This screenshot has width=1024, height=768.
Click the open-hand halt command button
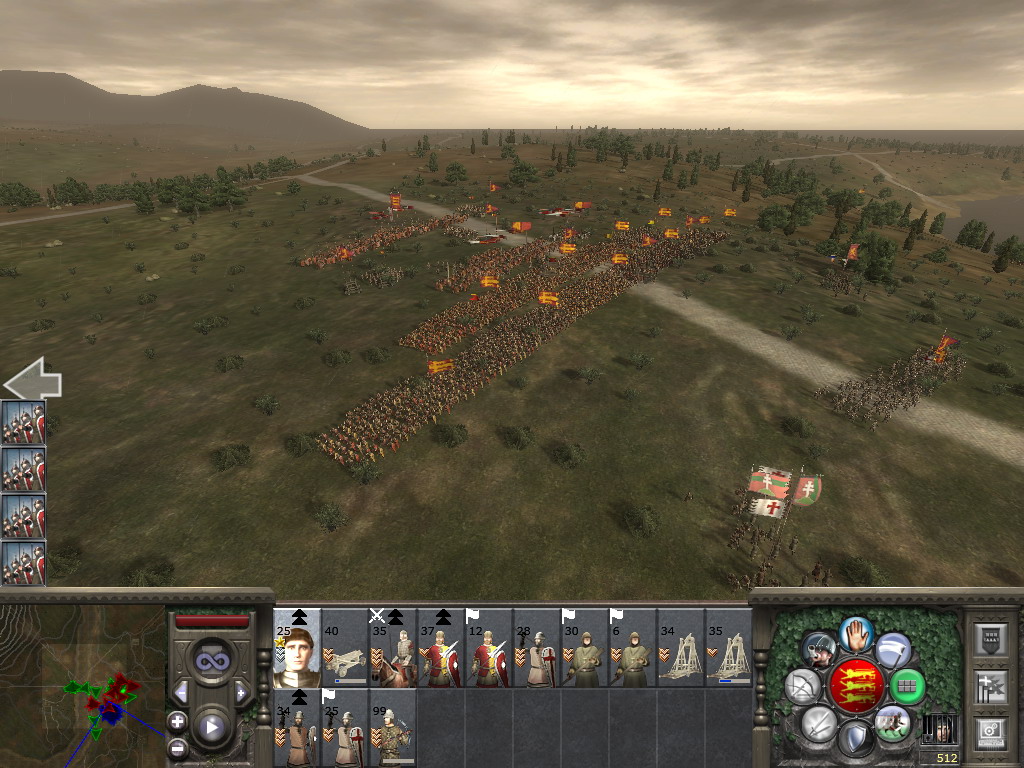tap(856, 633)
